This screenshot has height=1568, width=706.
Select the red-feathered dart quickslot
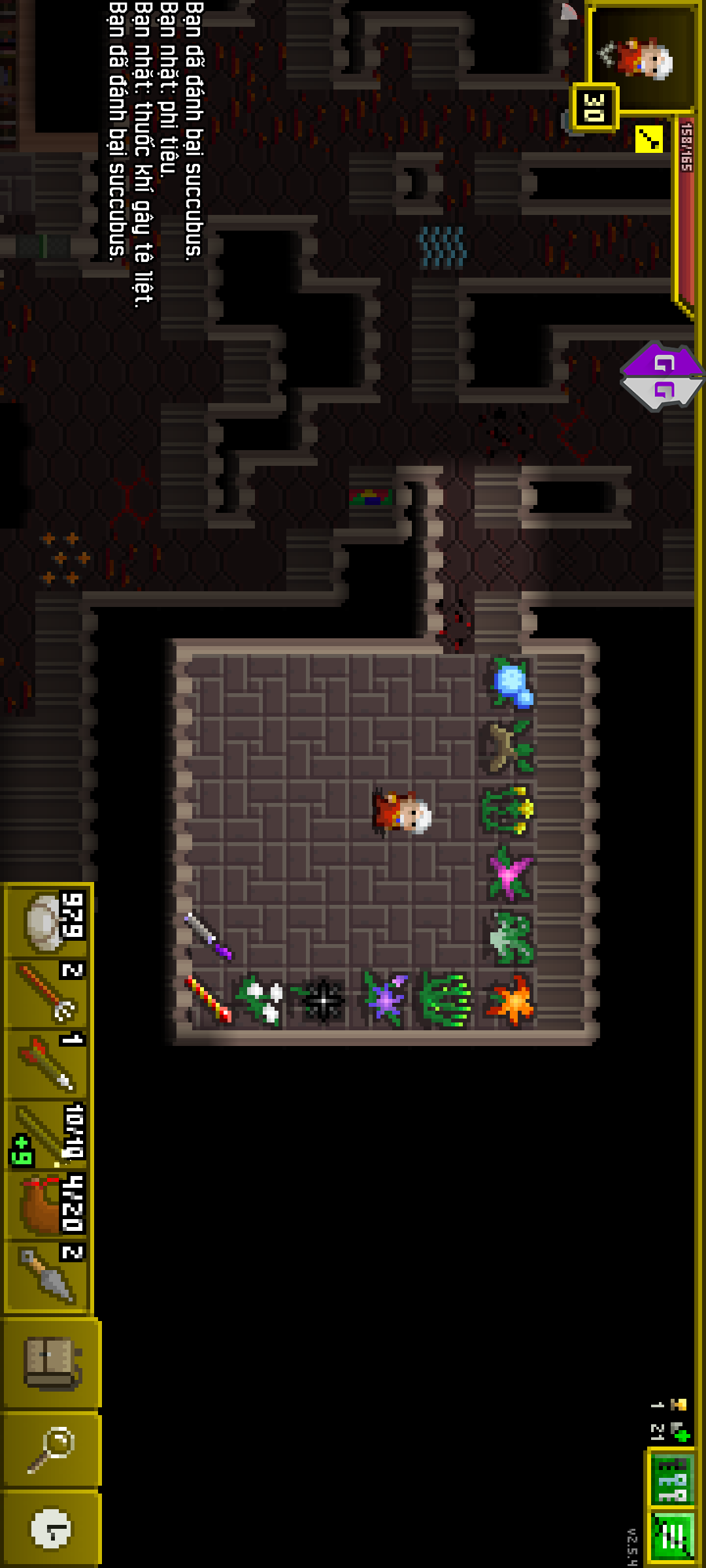[x=49, y=1063]
